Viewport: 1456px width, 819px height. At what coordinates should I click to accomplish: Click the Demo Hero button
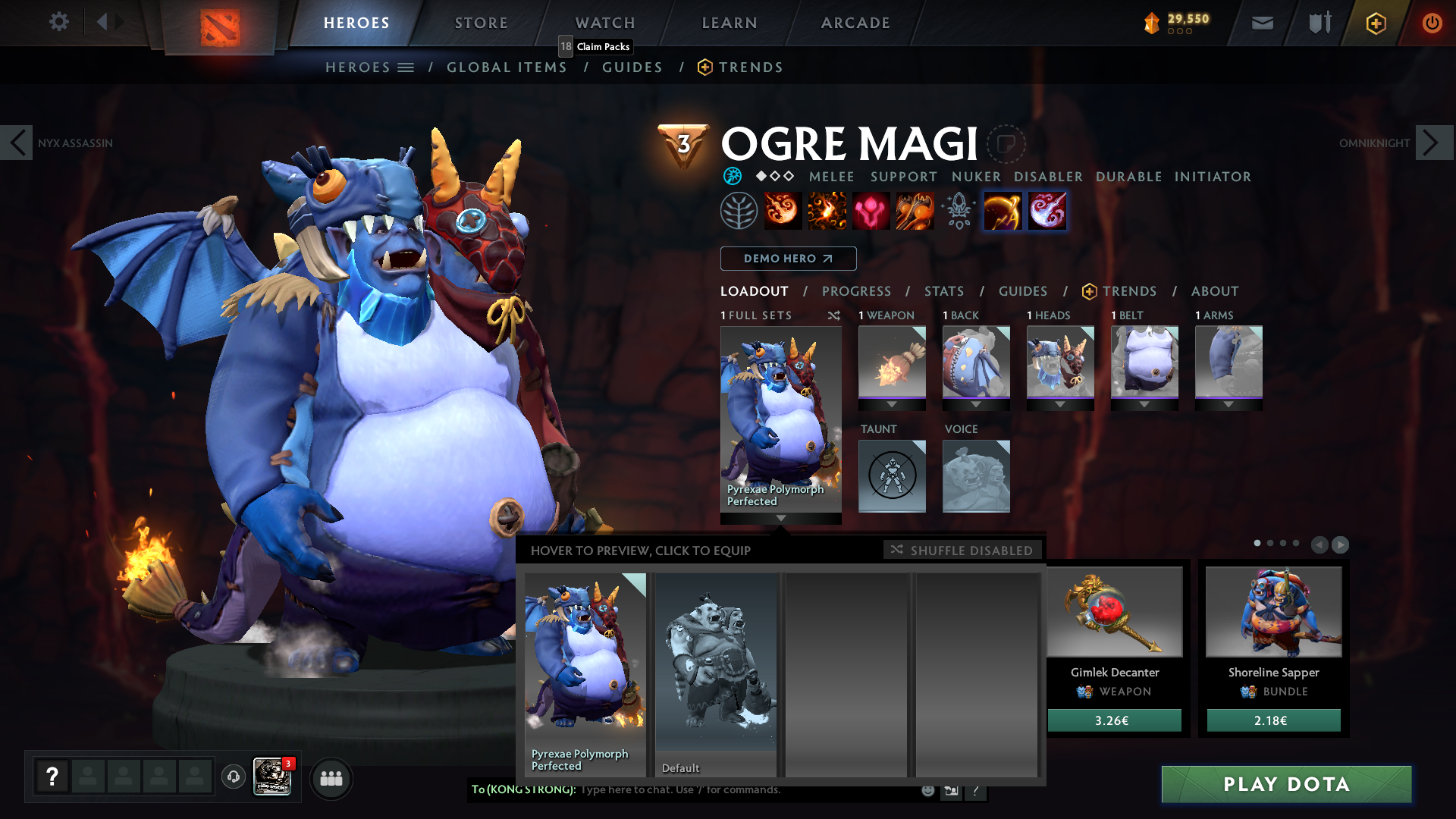[x=788, y=259]
